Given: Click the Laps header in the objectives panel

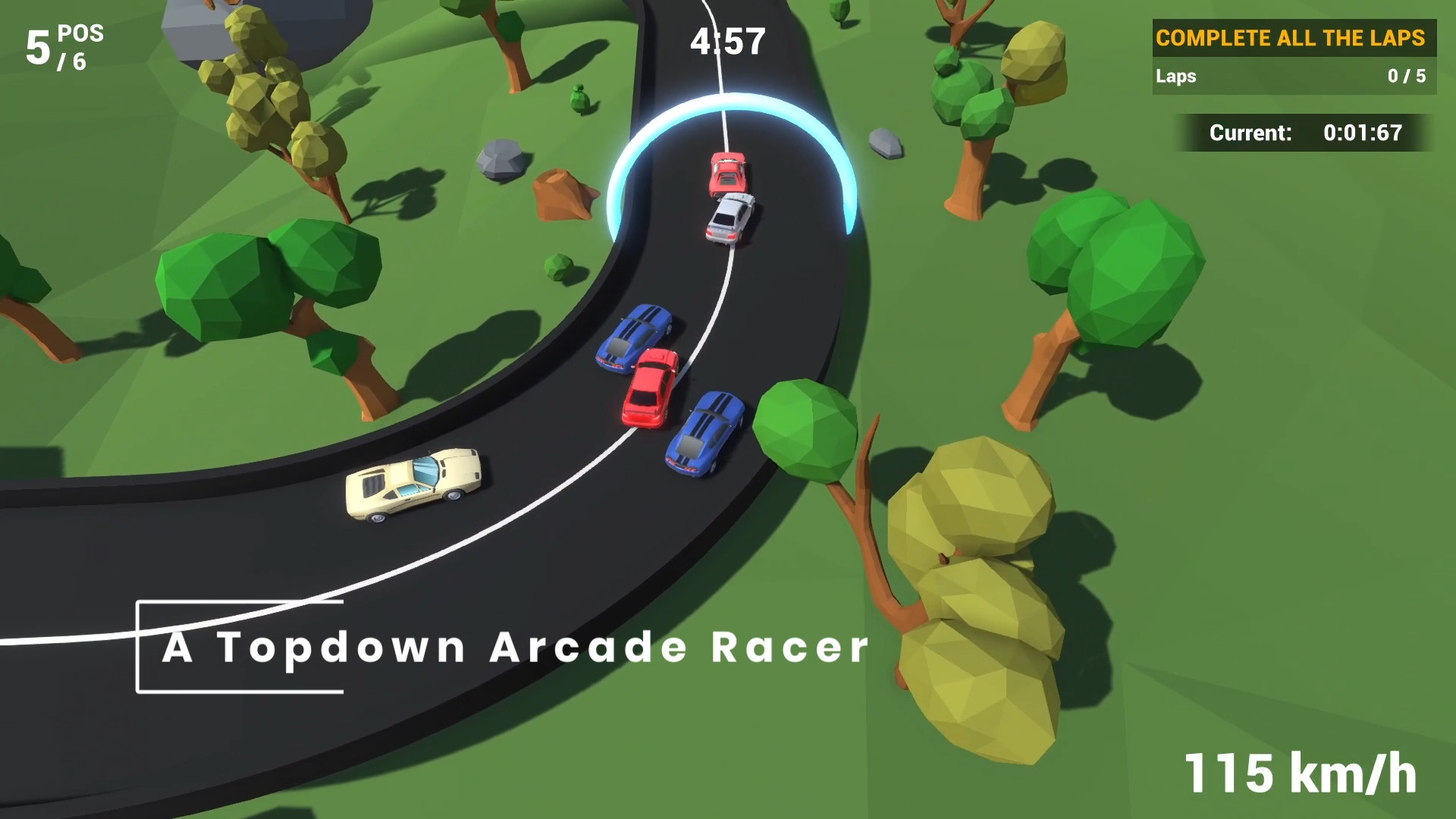Looking at the screenshot, I should (1175, 76).
